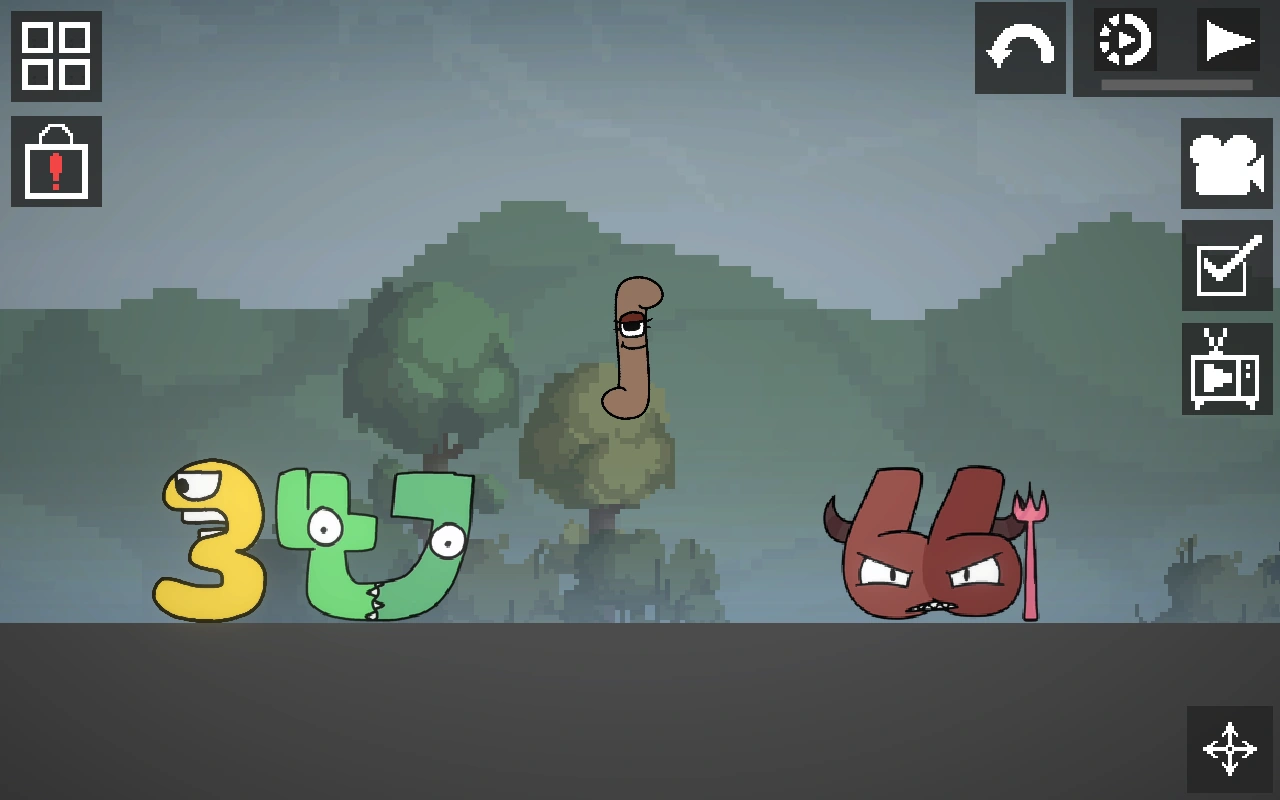Click the lock with red exclamation icon

[x=55, y=162]
